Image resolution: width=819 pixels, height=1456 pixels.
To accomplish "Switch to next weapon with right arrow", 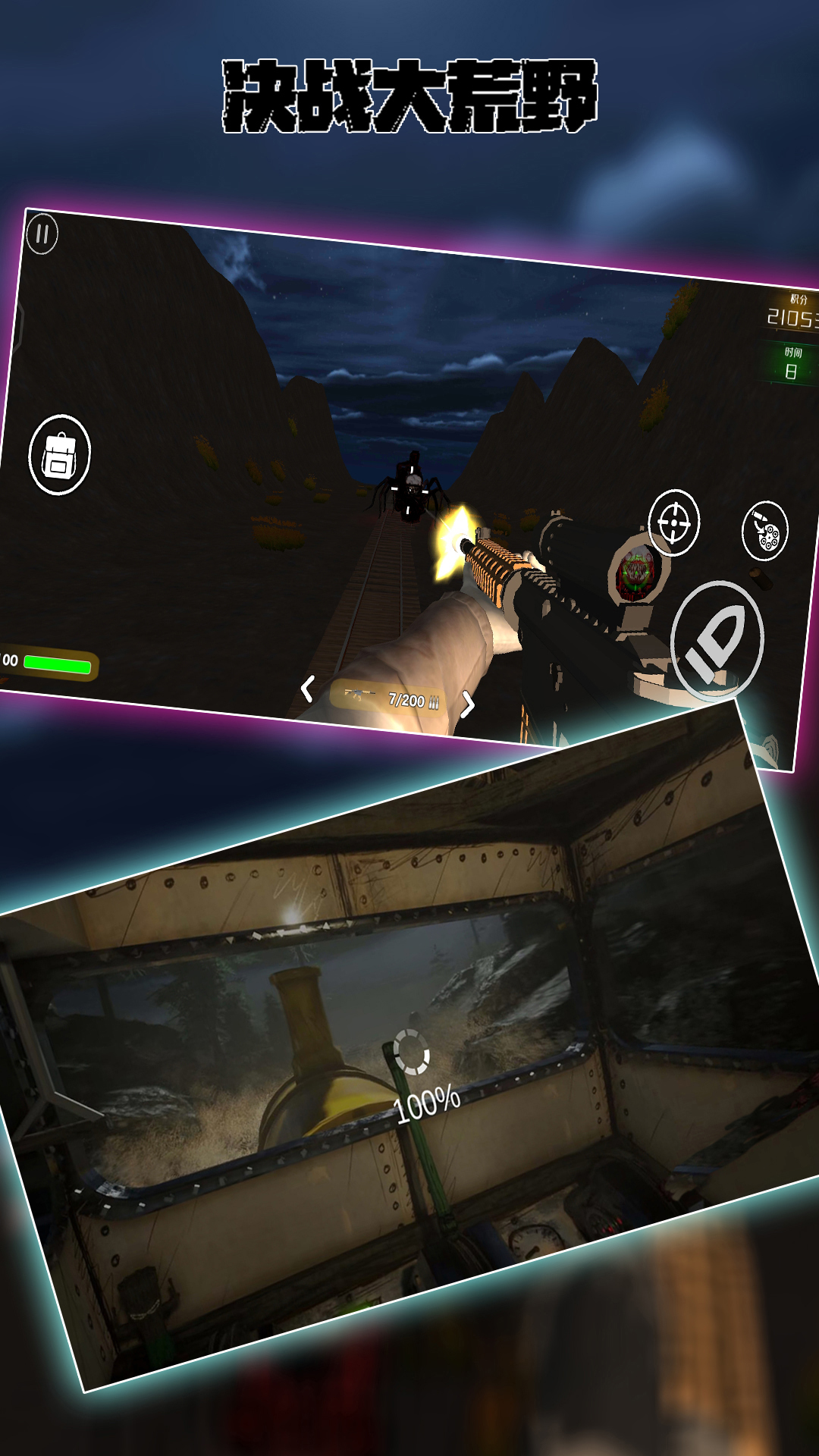I will click(468, 704).
